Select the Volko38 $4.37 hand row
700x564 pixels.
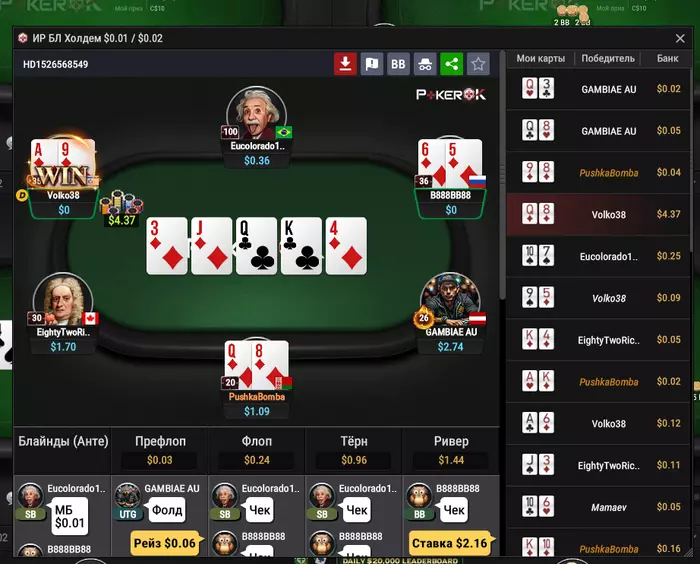[x=601, y=214]
